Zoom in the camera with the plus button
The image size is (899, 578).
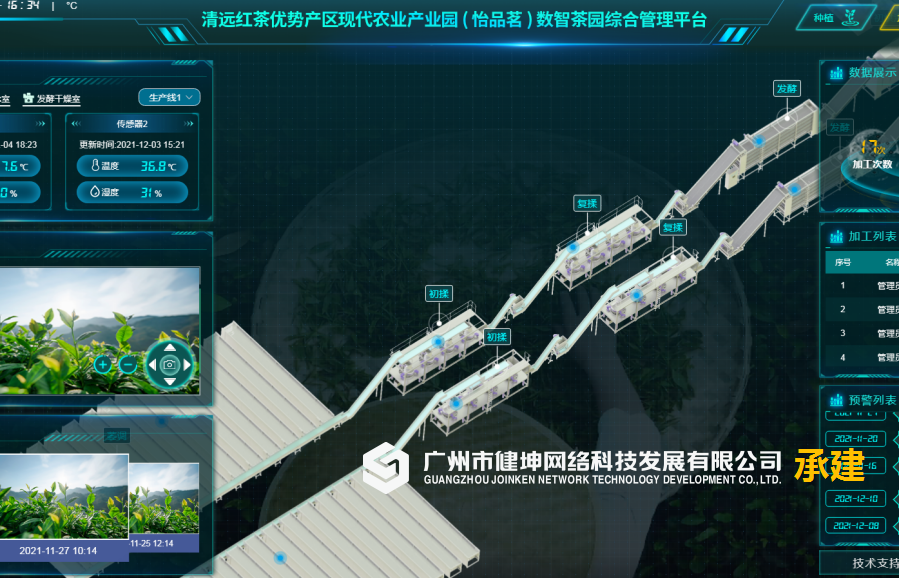103,365
